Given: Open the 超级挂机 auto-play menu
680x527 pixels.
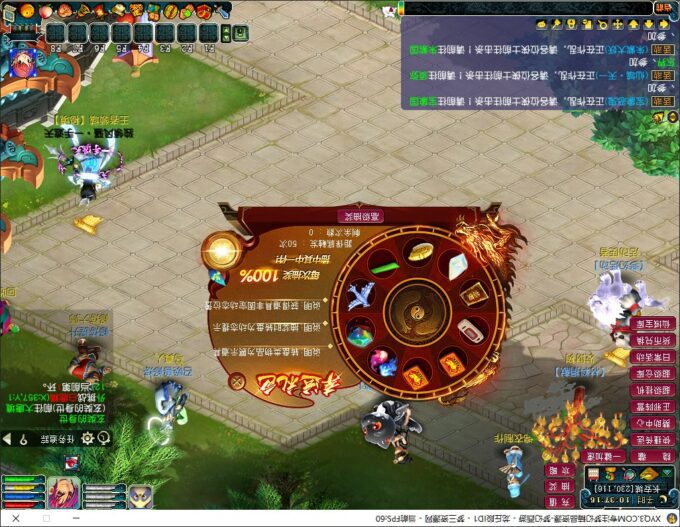Looking at the screenshot, I should pos(654,390).
